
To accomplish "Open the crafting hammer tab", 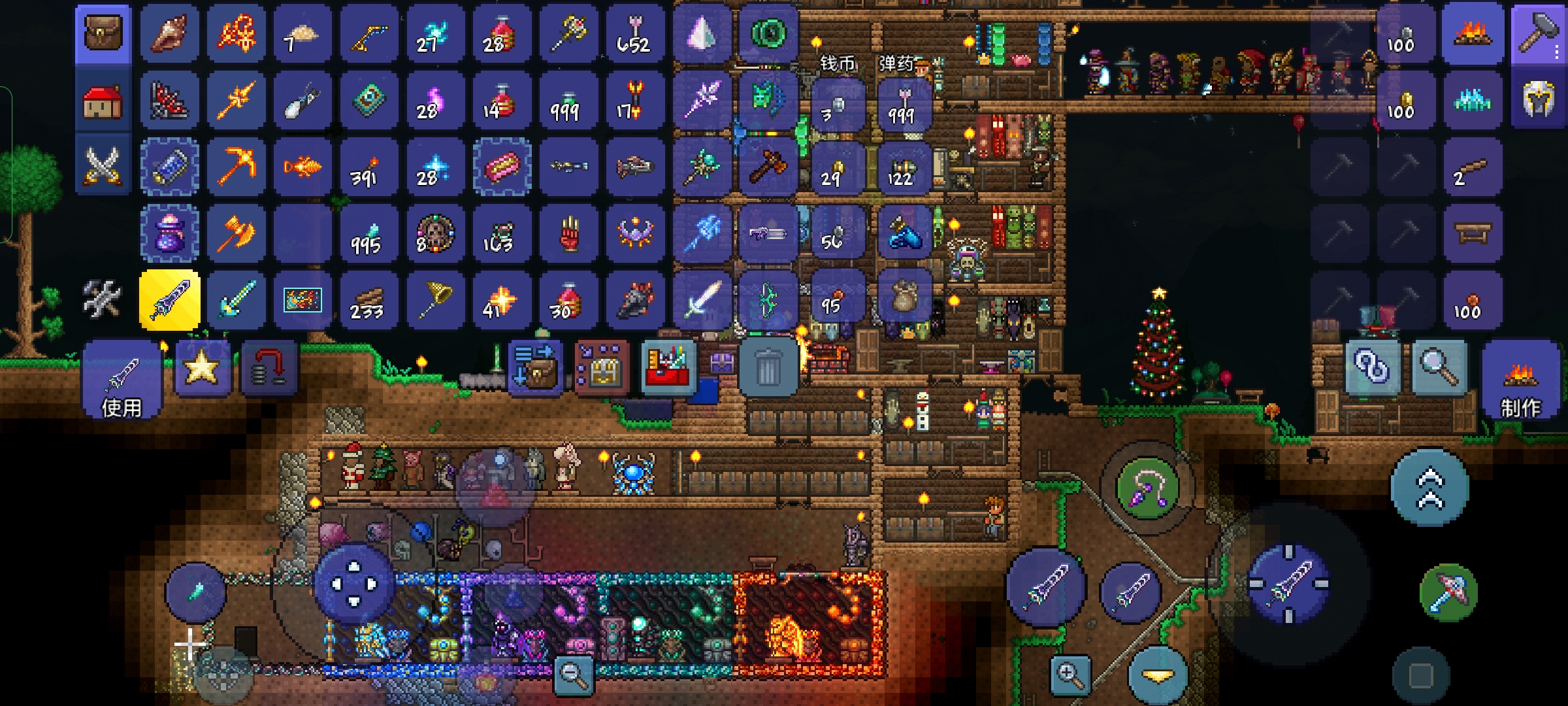I will (1538, 33).
